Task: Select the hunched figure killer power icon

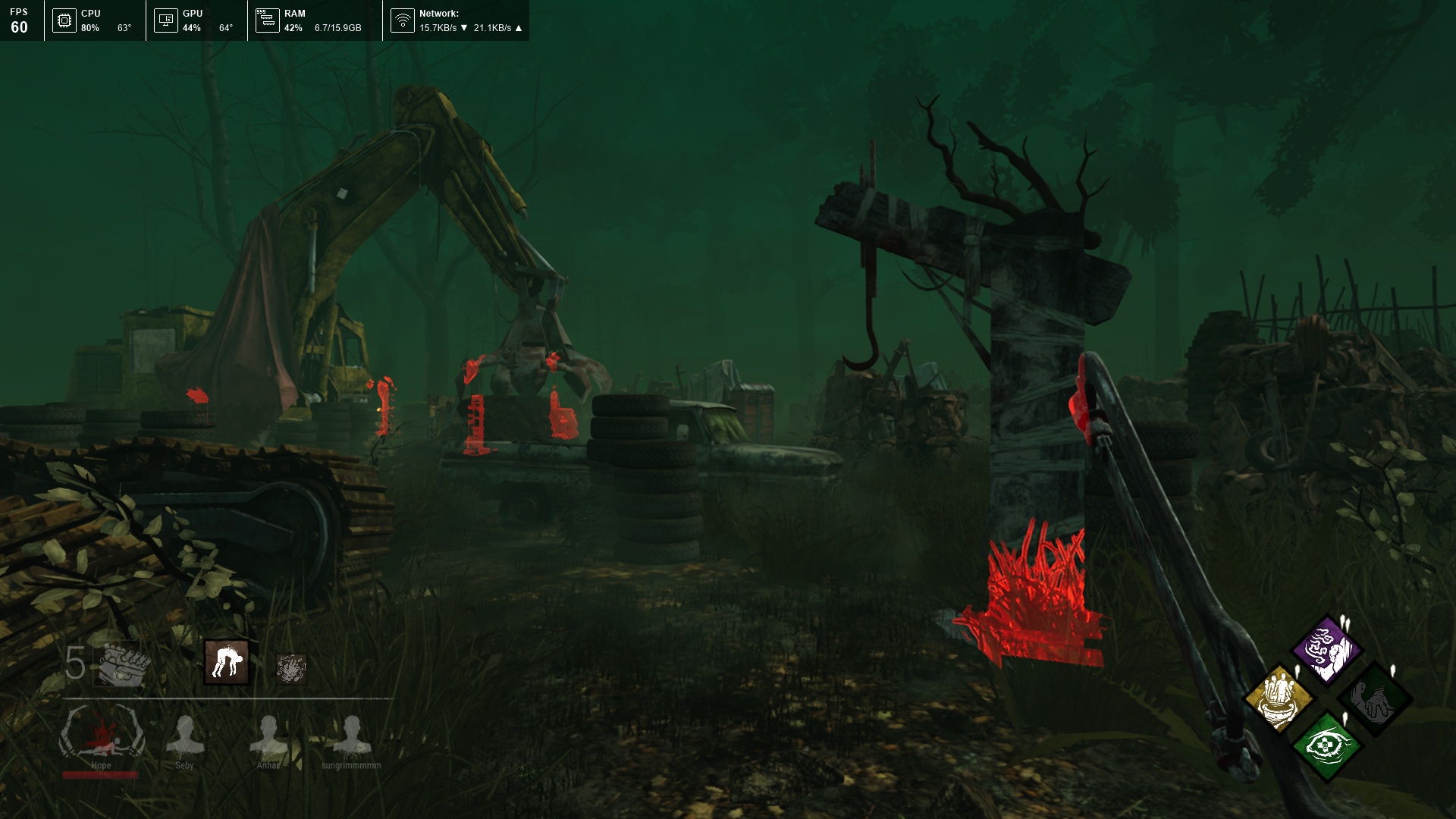Action: tap(227, 662)
